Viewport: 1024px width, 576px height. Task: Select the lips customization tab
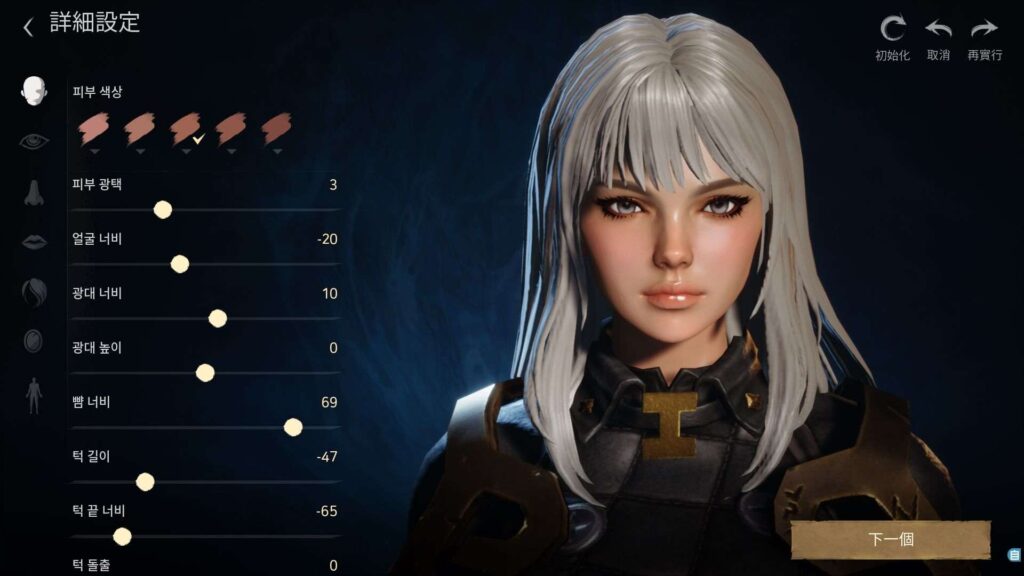tap(34, 241)
